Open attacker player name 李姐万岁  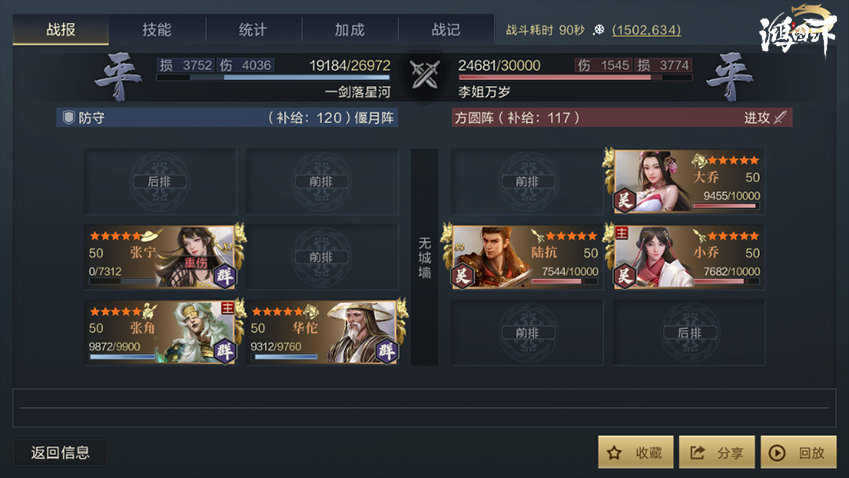[485, 91]
